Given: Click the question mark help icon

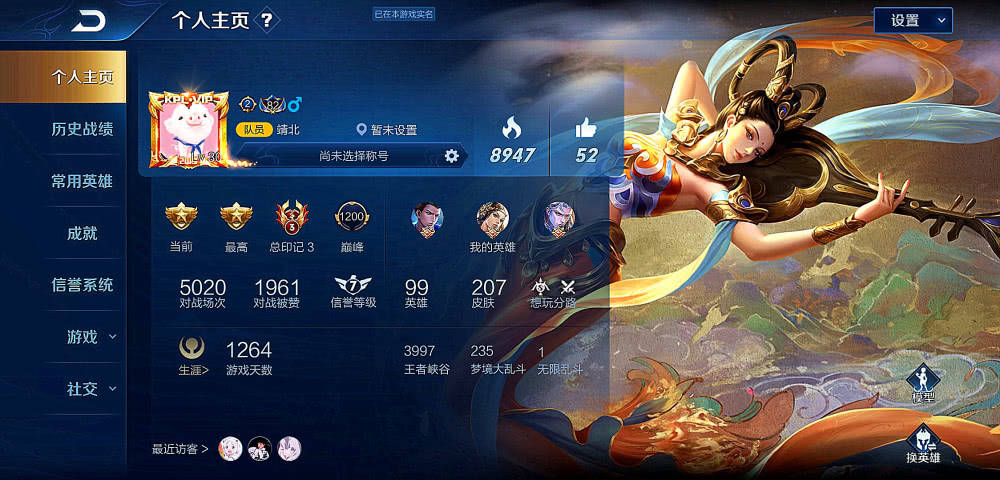Looking at the screenshot, I should [x=266, y=20].
